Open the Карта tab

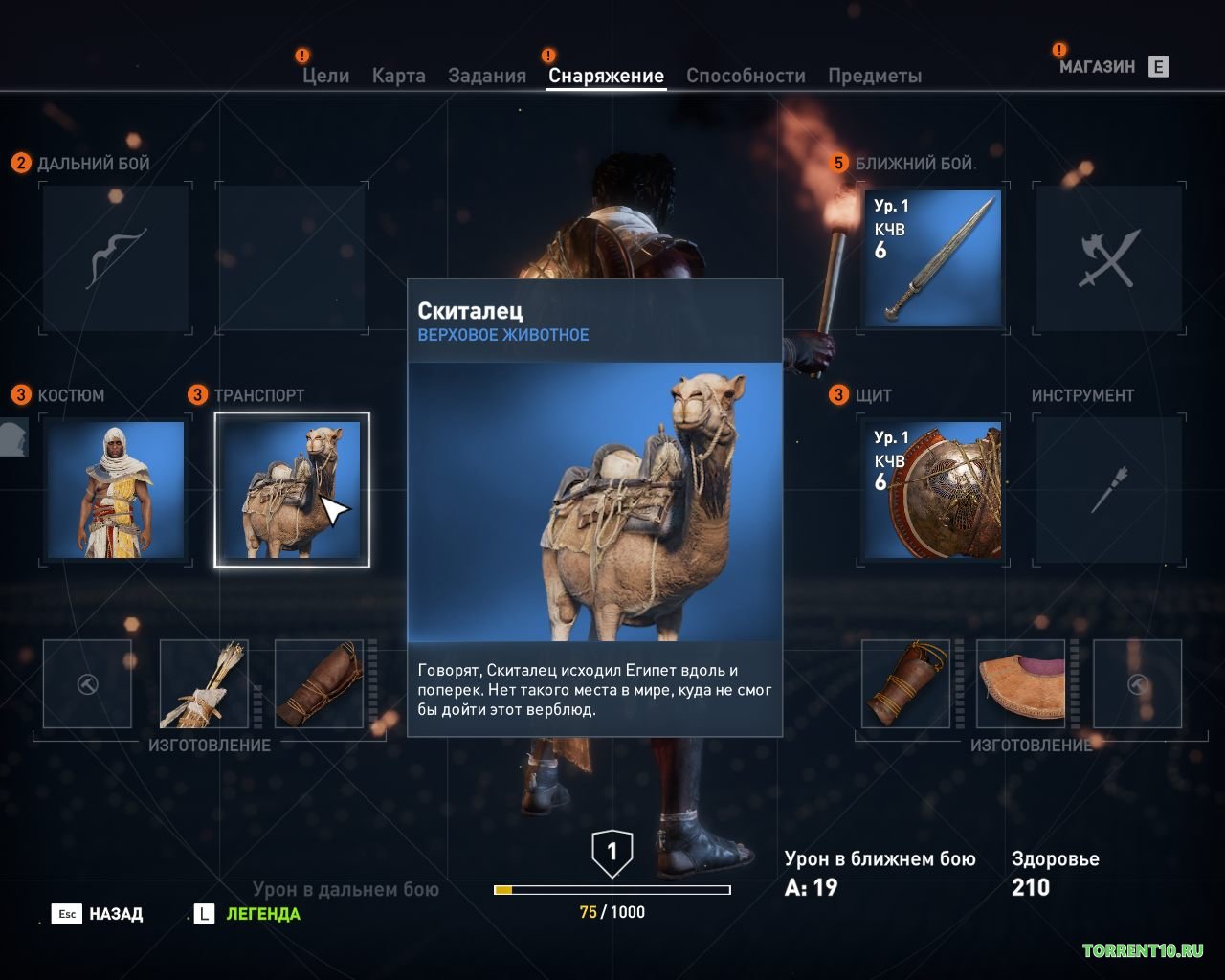coord(398,76)
